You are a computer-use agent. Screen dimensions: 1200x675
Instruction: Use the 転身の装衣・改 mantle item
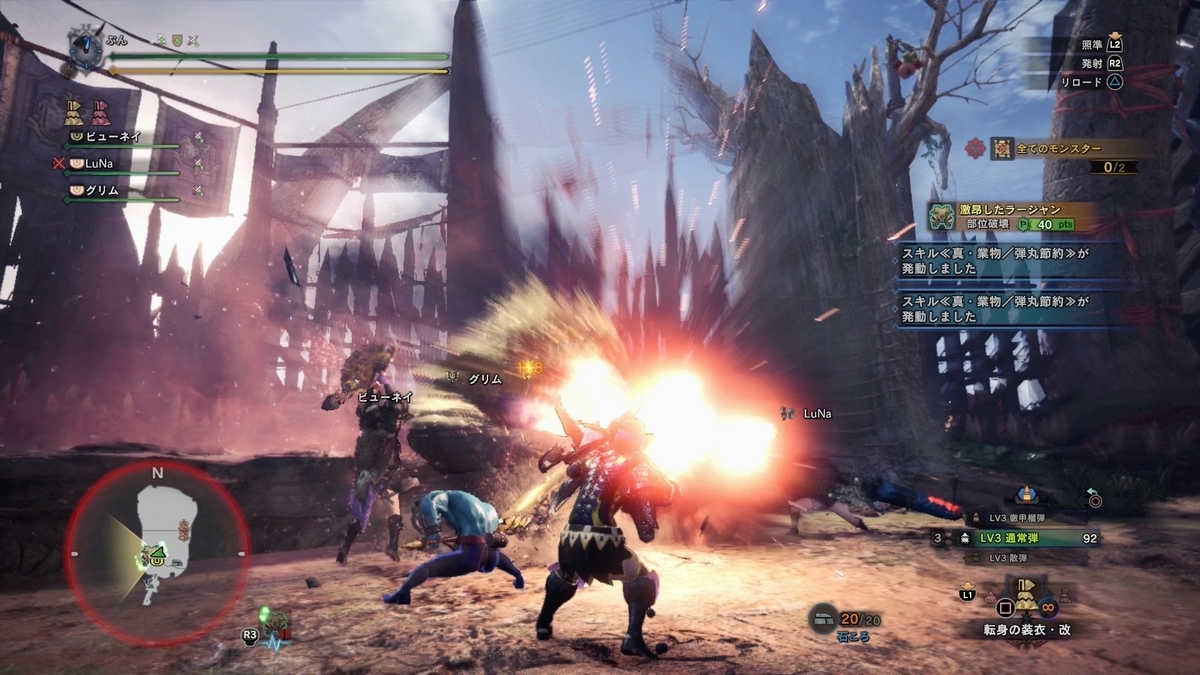coord(1026,596)
